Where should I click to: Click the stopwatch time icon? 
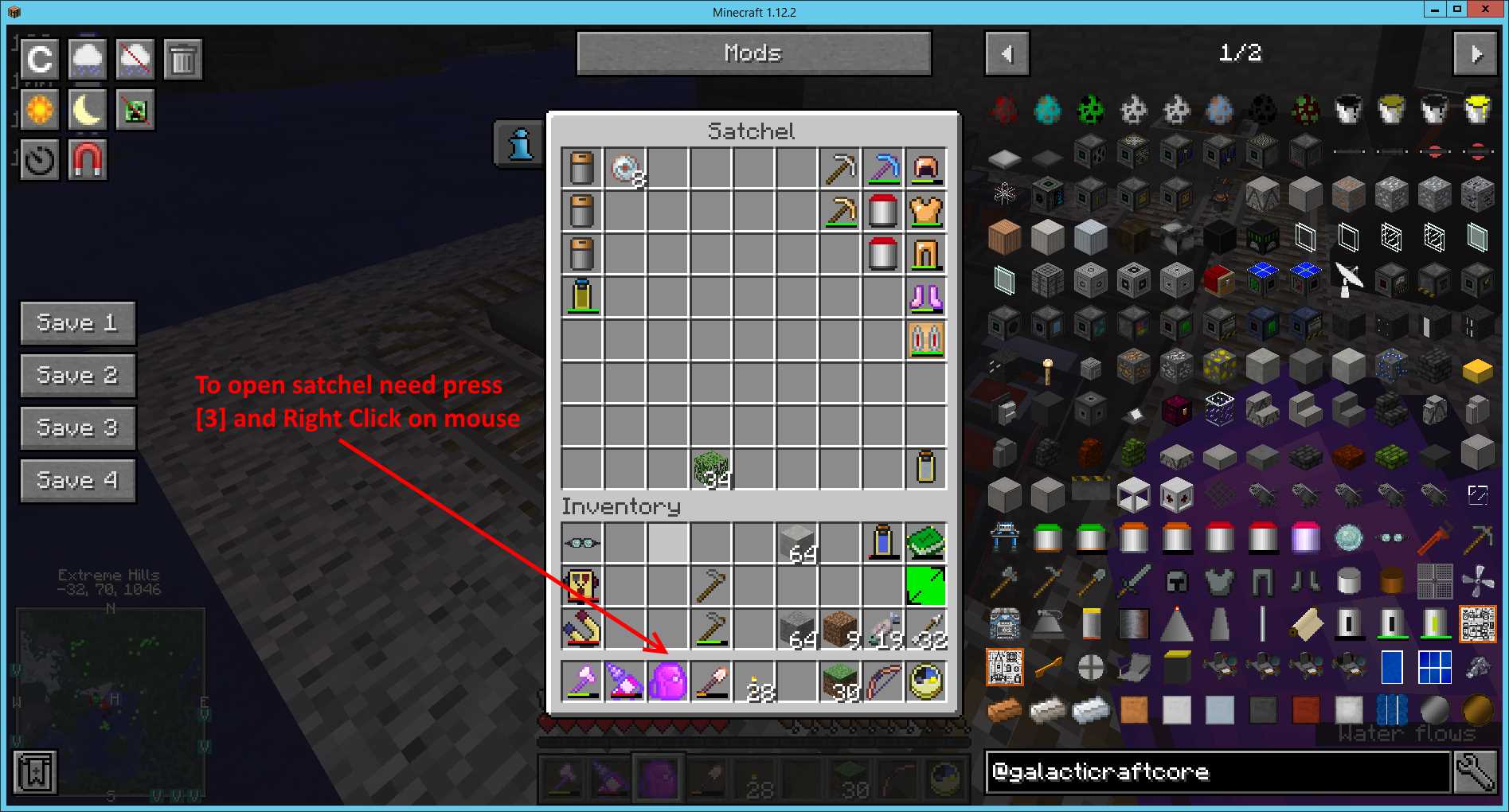point(38,160)
